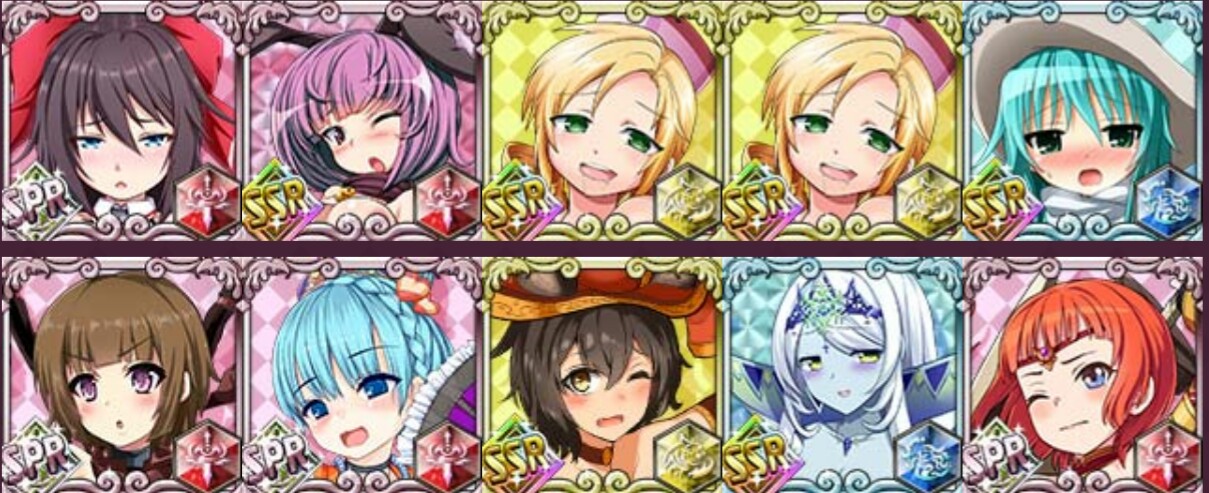Select the brown-haired girl with purple eyes card

point(120,372)
